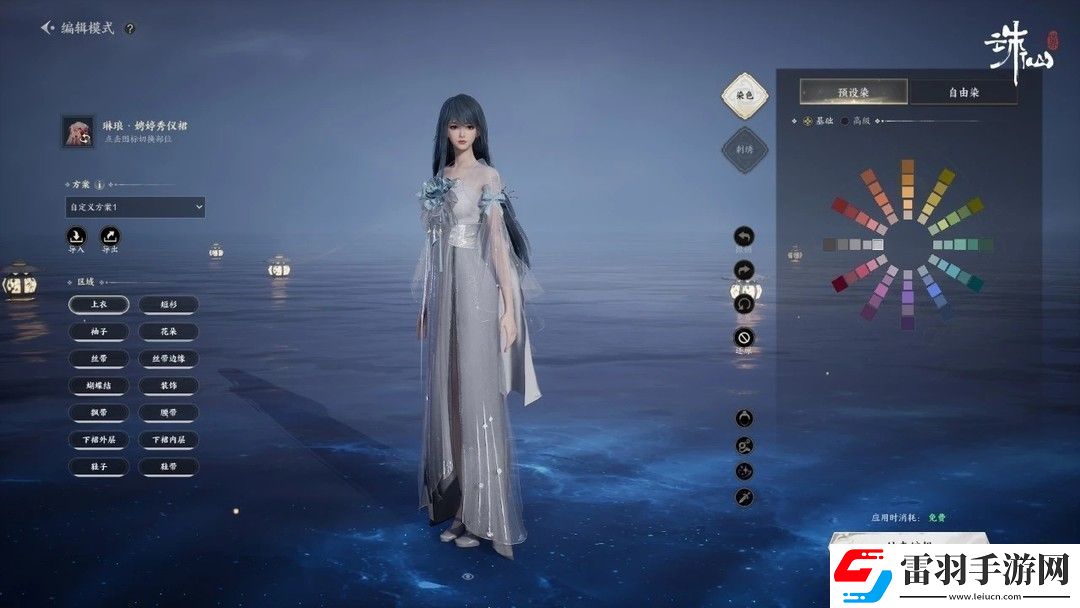
Task: Choose the 腰带 region
Action: pos(168,412)
